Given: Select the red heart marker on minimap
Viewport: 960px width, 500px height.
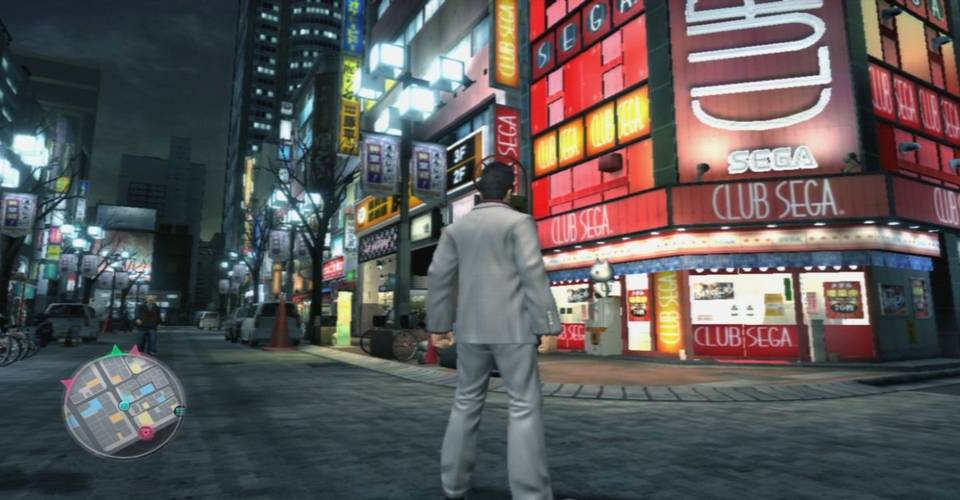Looking at the screenshot, I should click(x=147, y=433).
